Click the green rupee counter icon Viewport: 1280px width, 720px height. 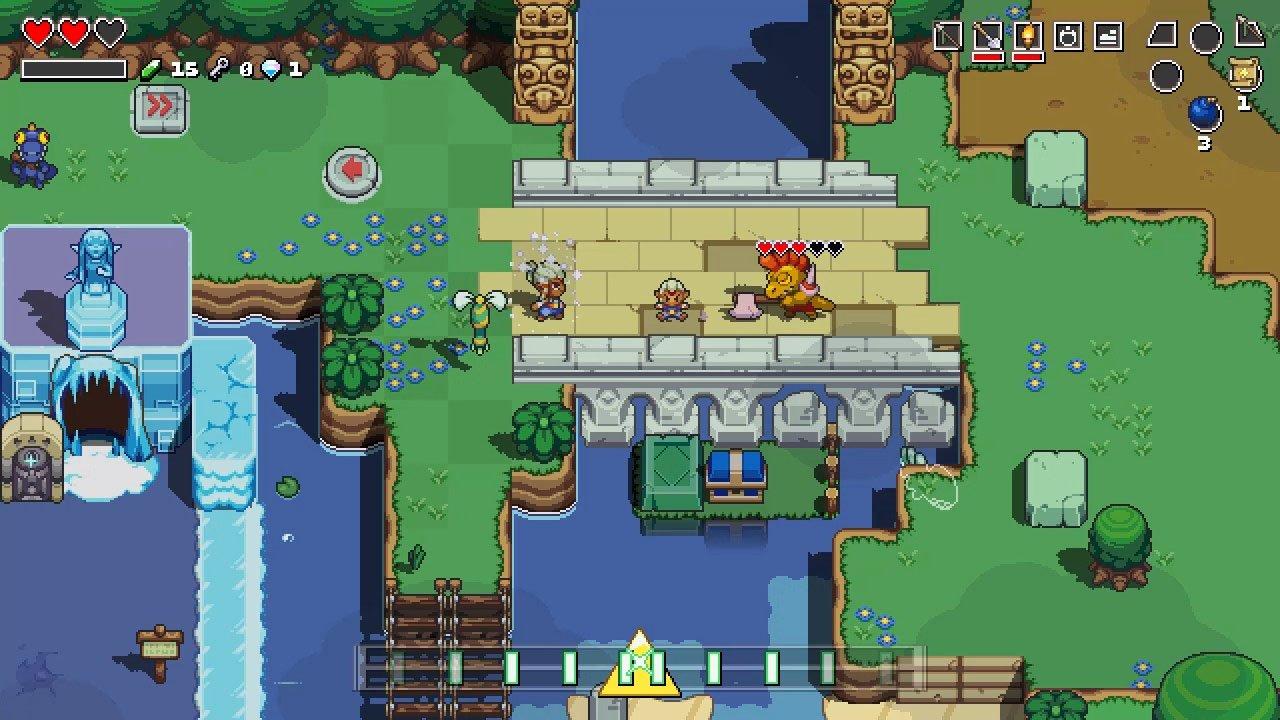point(151,70)
